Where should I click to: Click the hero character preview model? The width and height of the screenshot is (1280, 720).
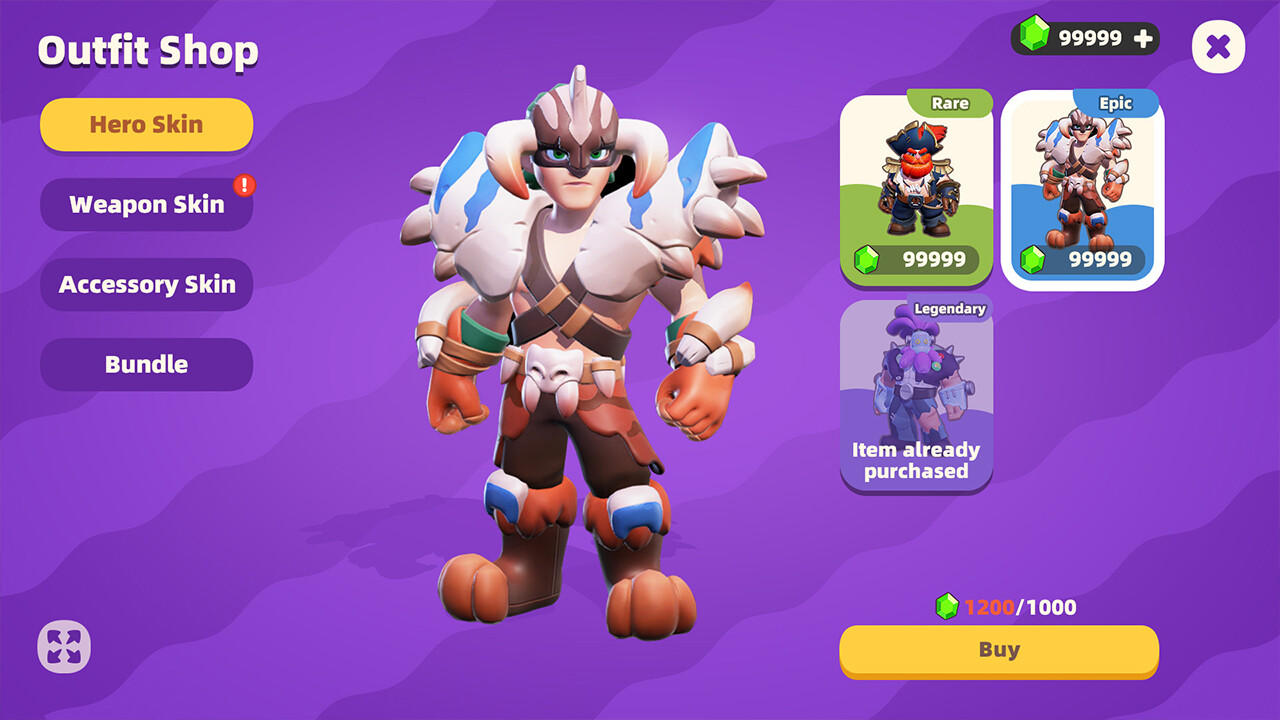(x=575, y=350)
